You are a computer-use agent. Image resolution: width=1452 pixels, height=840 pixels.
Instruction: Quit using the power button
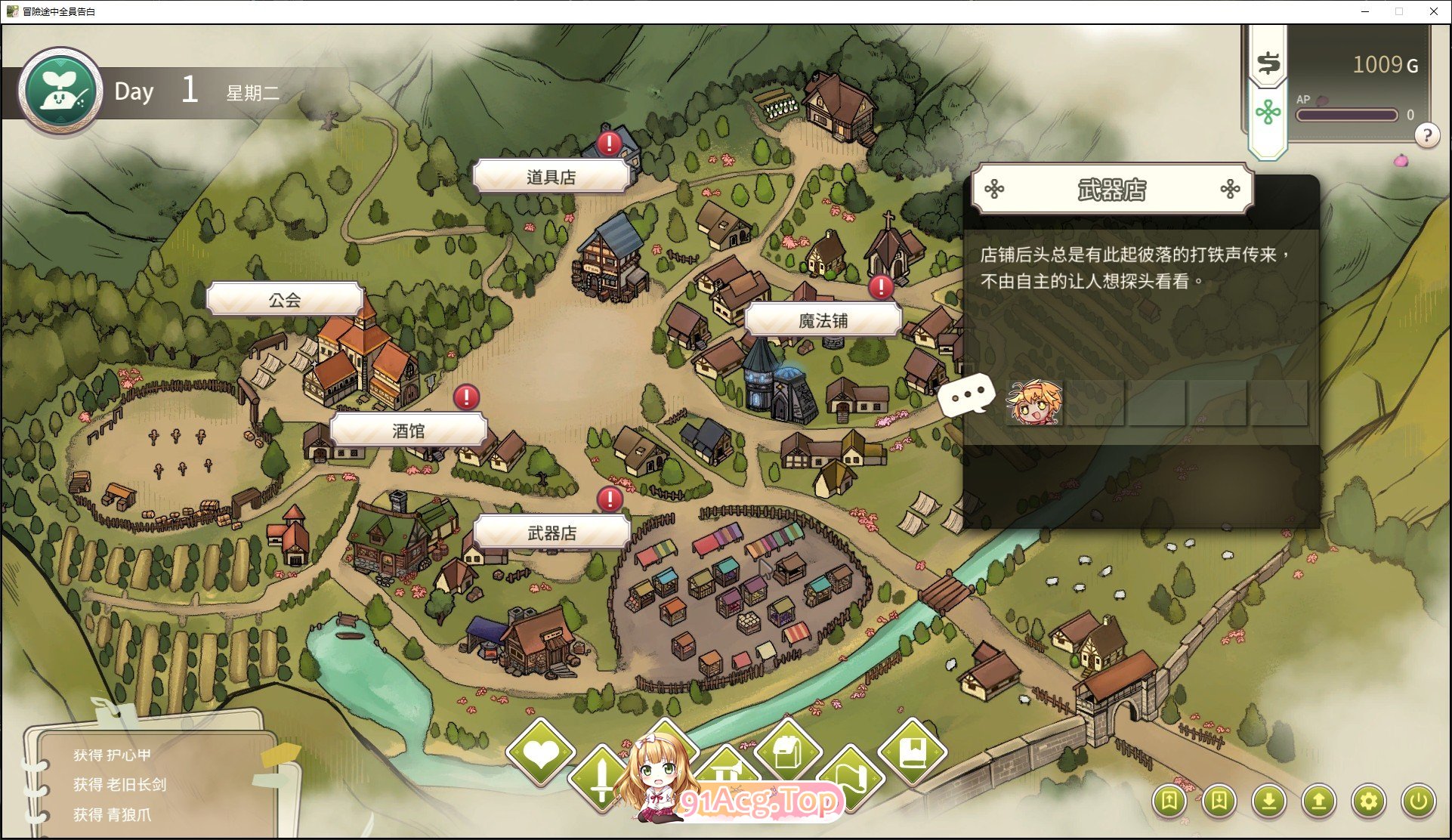click(x=1418, y=801)
